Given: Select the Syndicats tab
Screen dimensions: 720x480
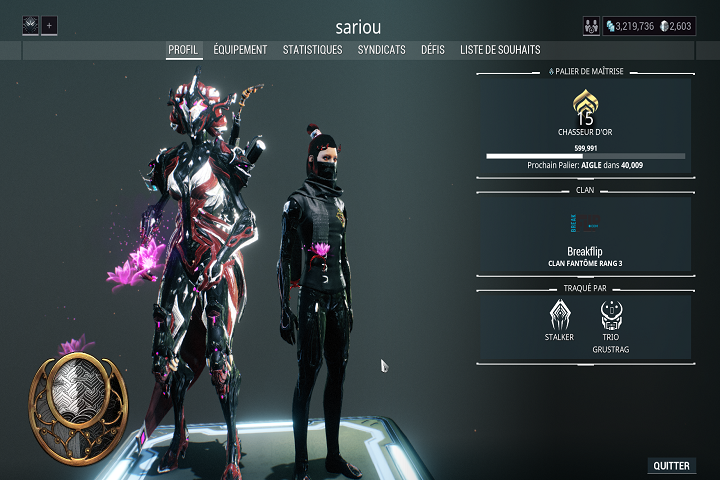Looking at the screenshot, I should (381, 49).
